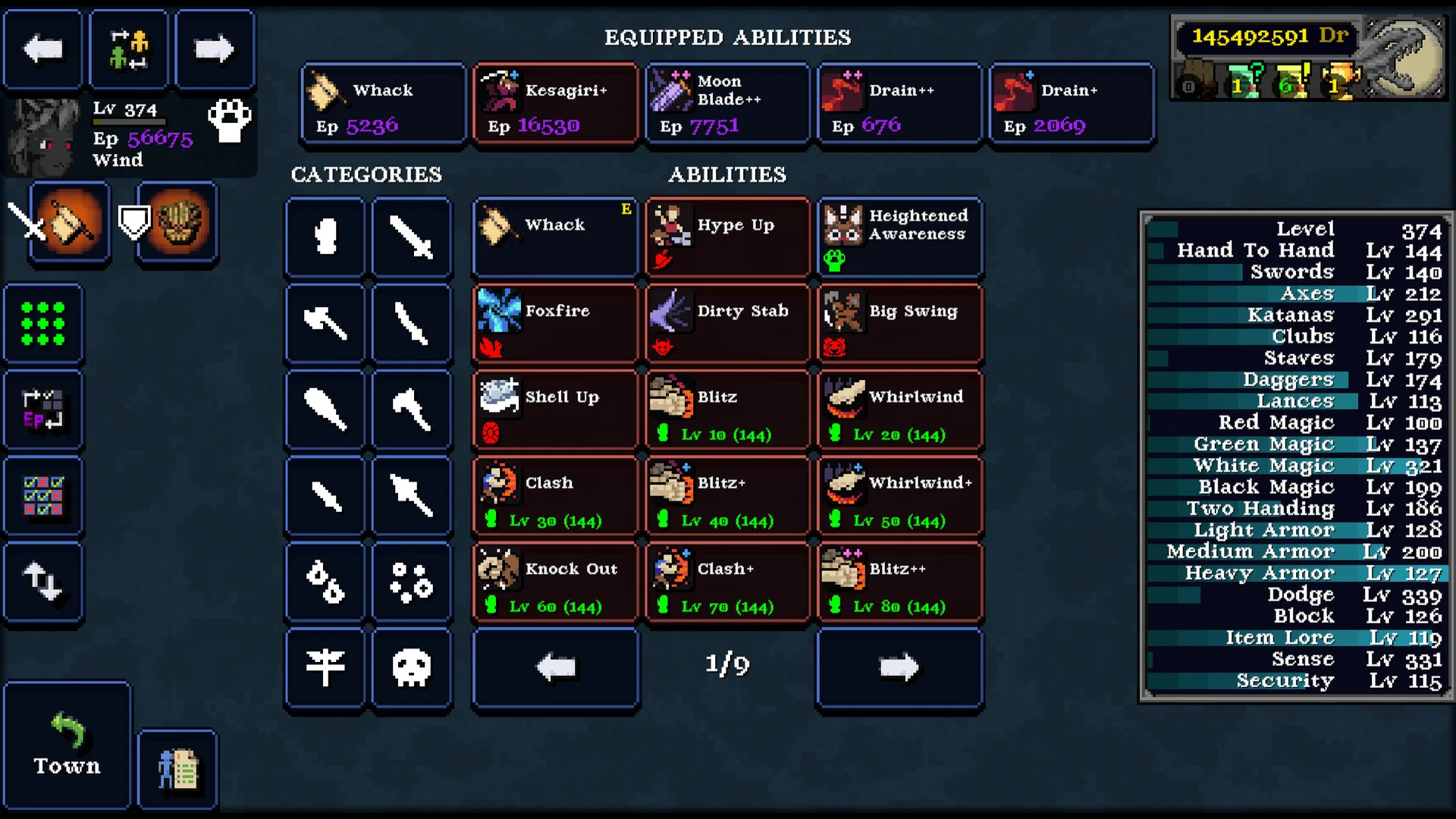Image resolution: width=1456 pixels, height=819 pixels.
Task: Go to the next abilities page
Action: [x=899, y=667]
